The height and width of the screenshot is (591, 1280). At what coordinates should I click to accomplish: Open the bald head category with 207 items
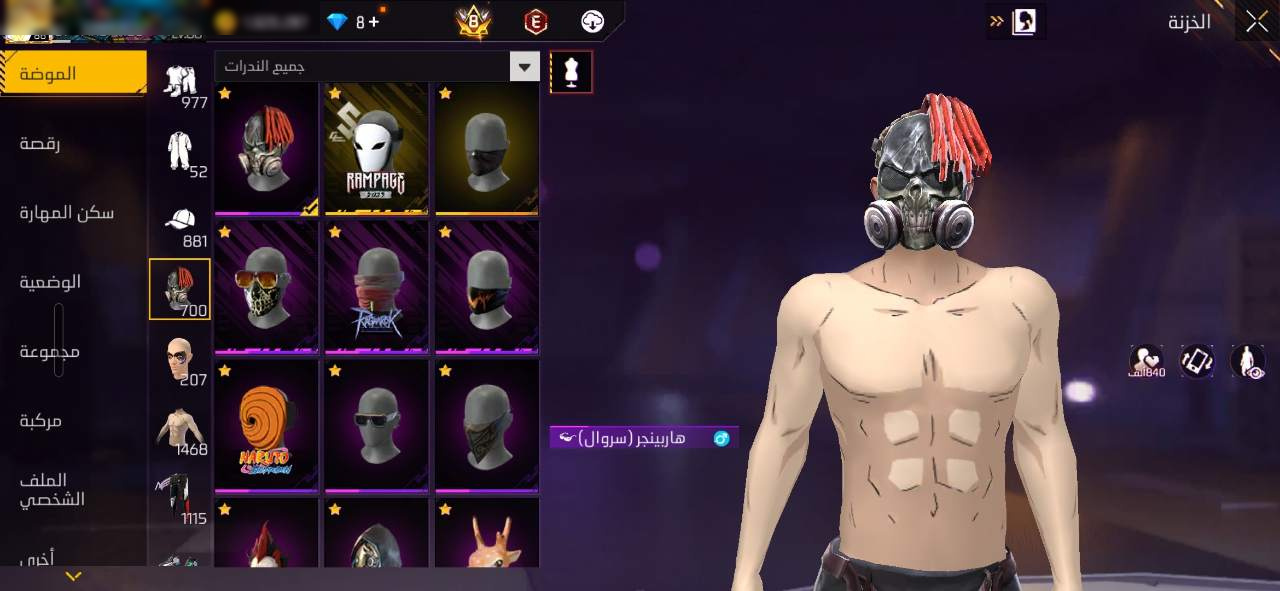click(180, 360)
